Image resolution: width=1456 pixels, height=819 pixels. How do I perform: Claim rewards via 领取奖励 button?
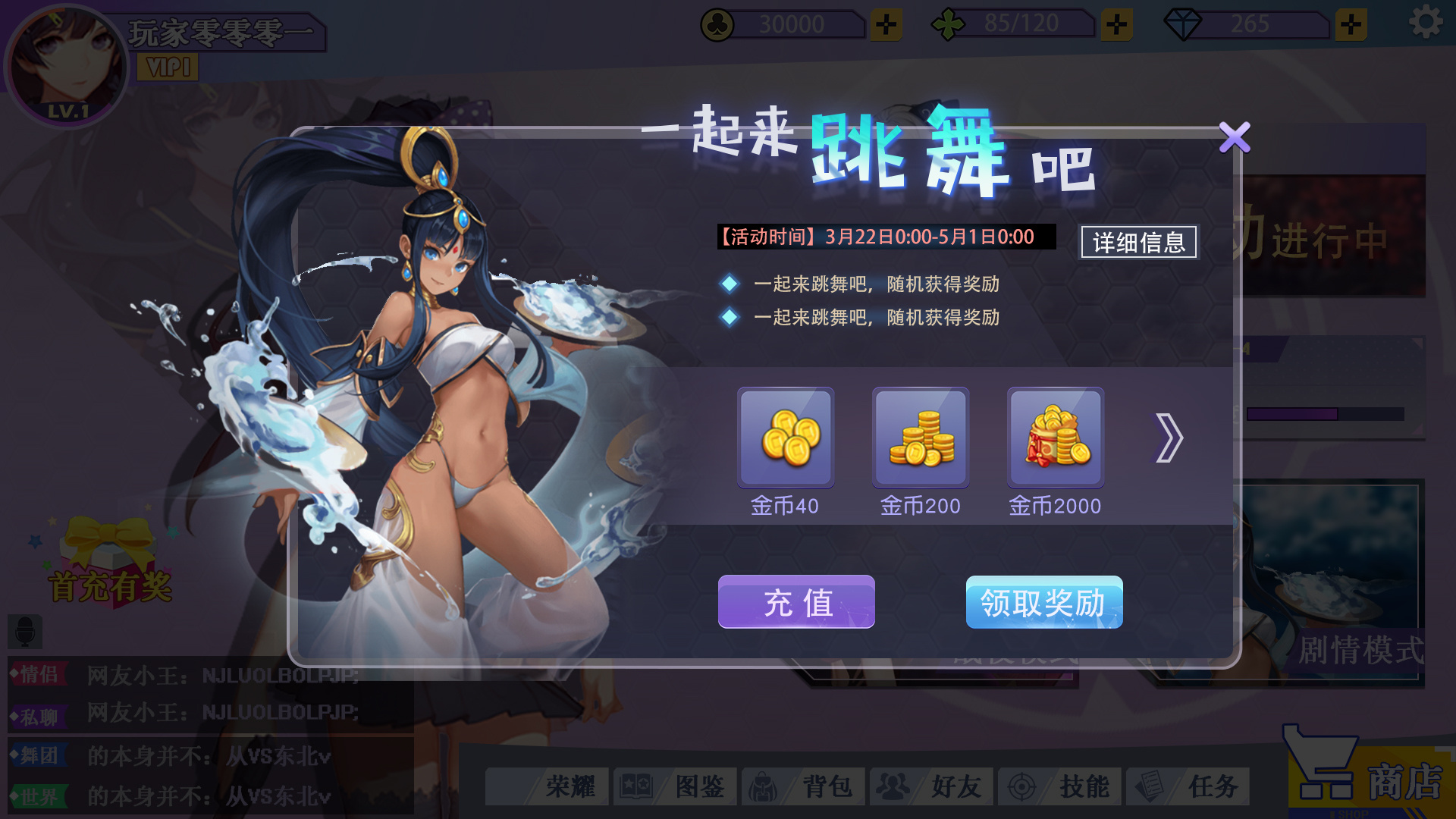pos(1044,603)
